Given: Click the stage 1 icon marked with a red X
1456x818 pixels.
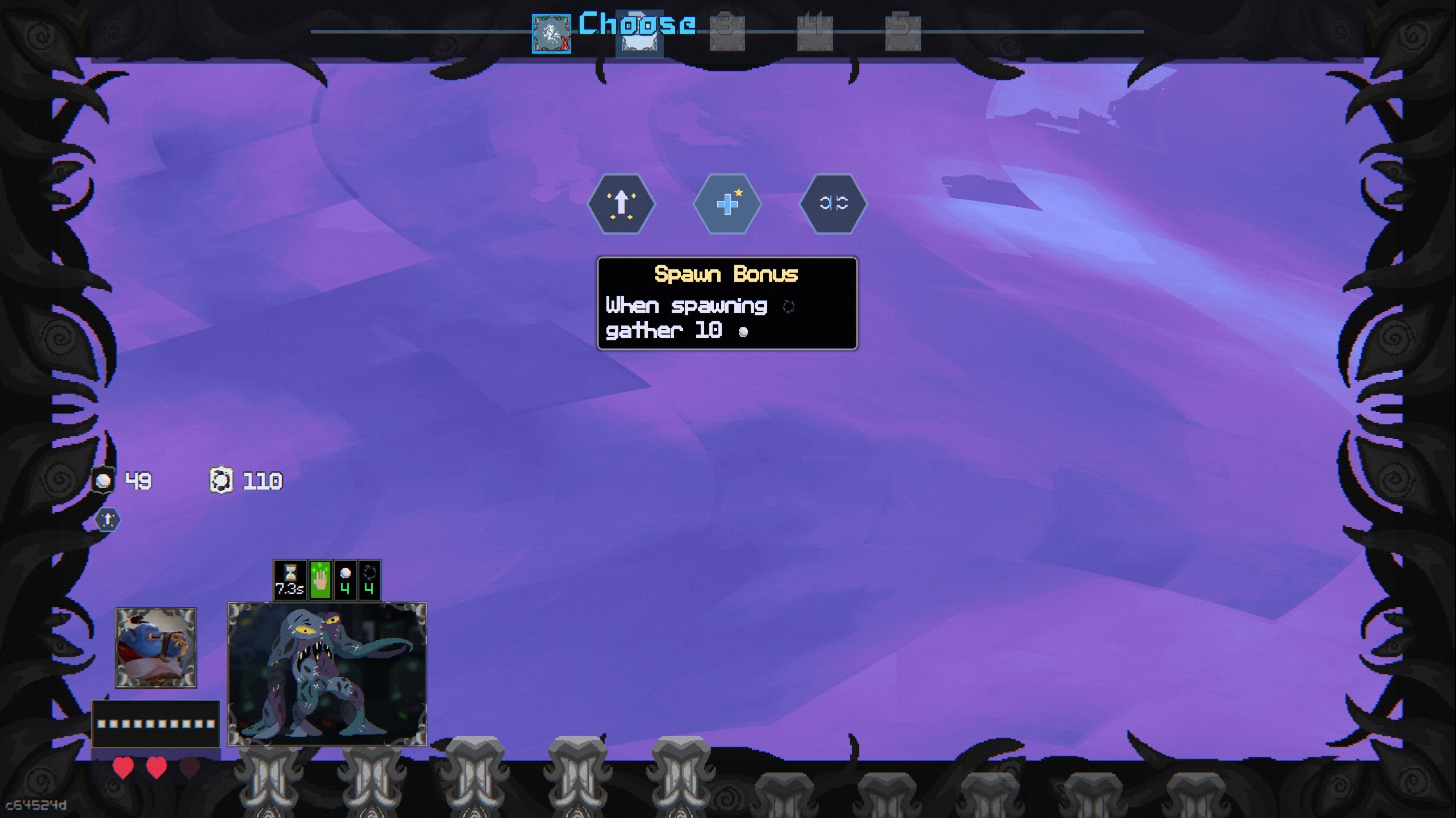Looking at the screenshot, I should pyautogui.click(x=551, y=34).
